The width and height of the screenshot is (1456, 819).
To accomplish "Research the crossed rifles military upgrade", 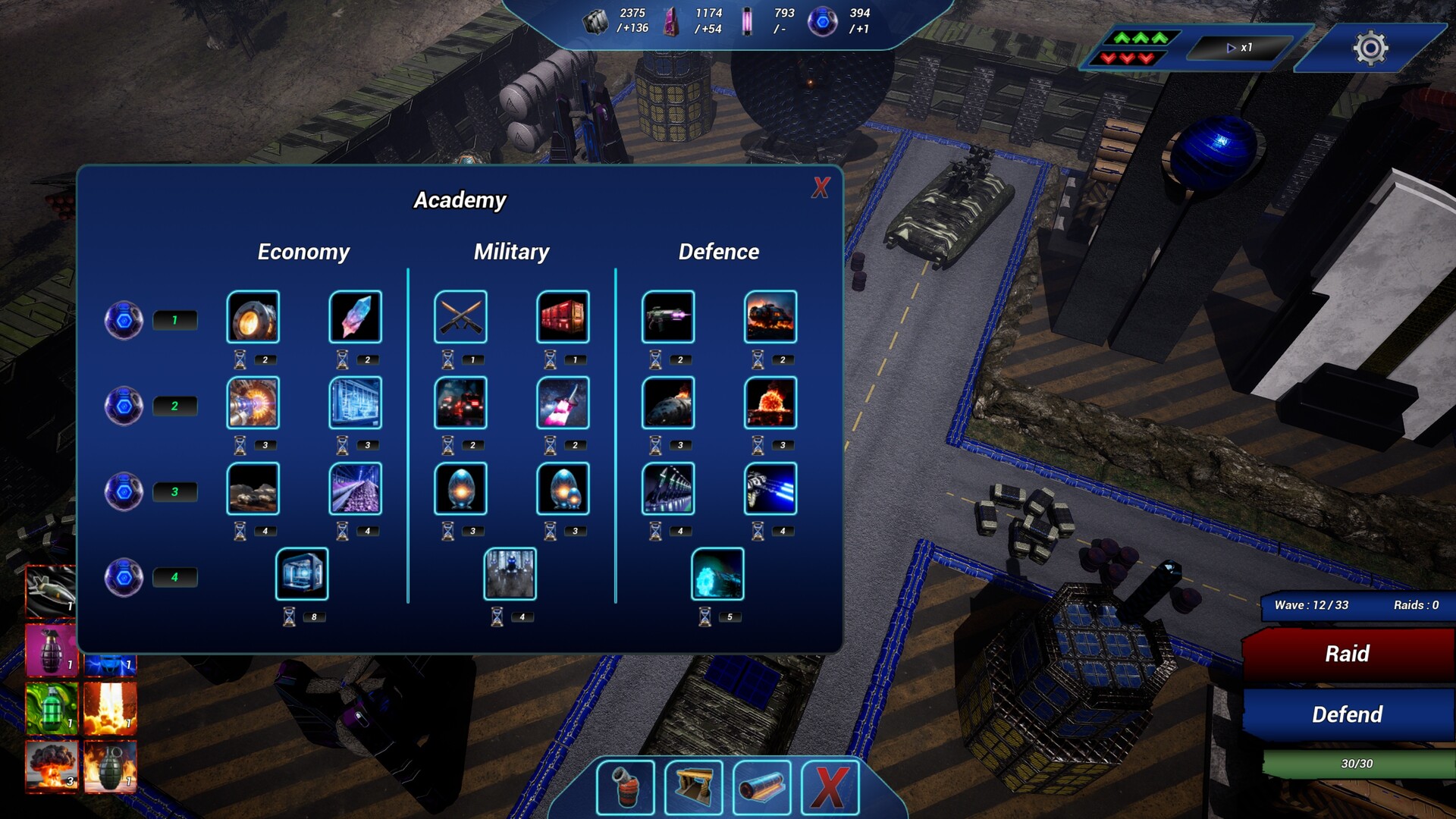I will (x=460, y=317).
